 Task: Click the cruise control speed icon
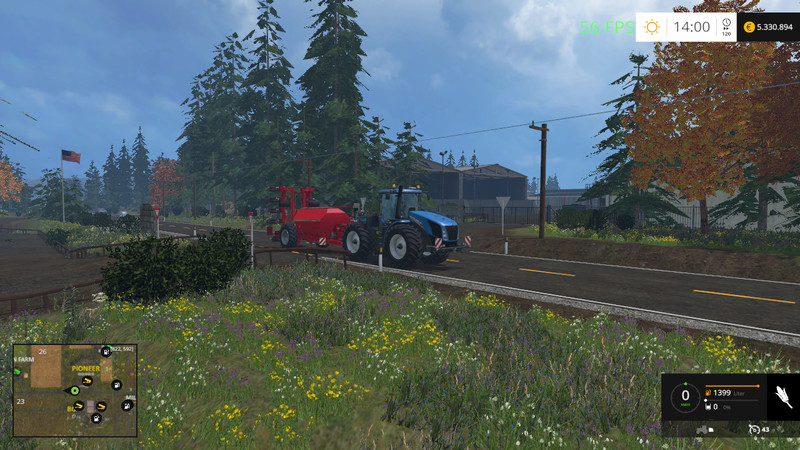pyautogui.click(x=755, y=429)
